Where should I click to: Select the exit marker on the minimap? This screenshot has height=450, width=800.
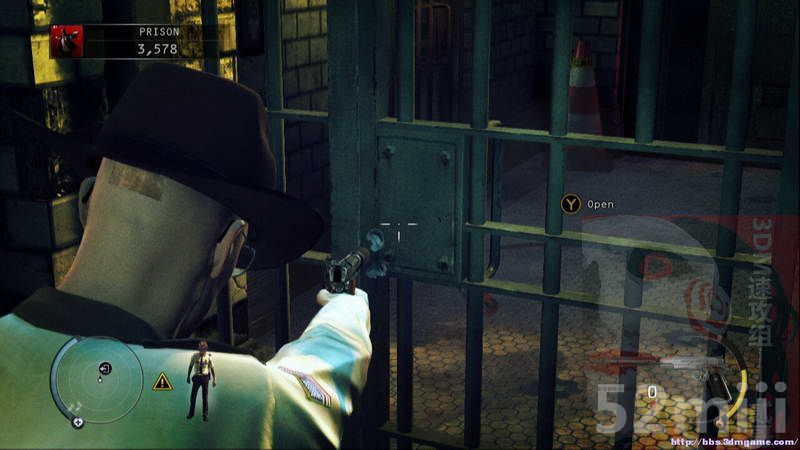105,369
